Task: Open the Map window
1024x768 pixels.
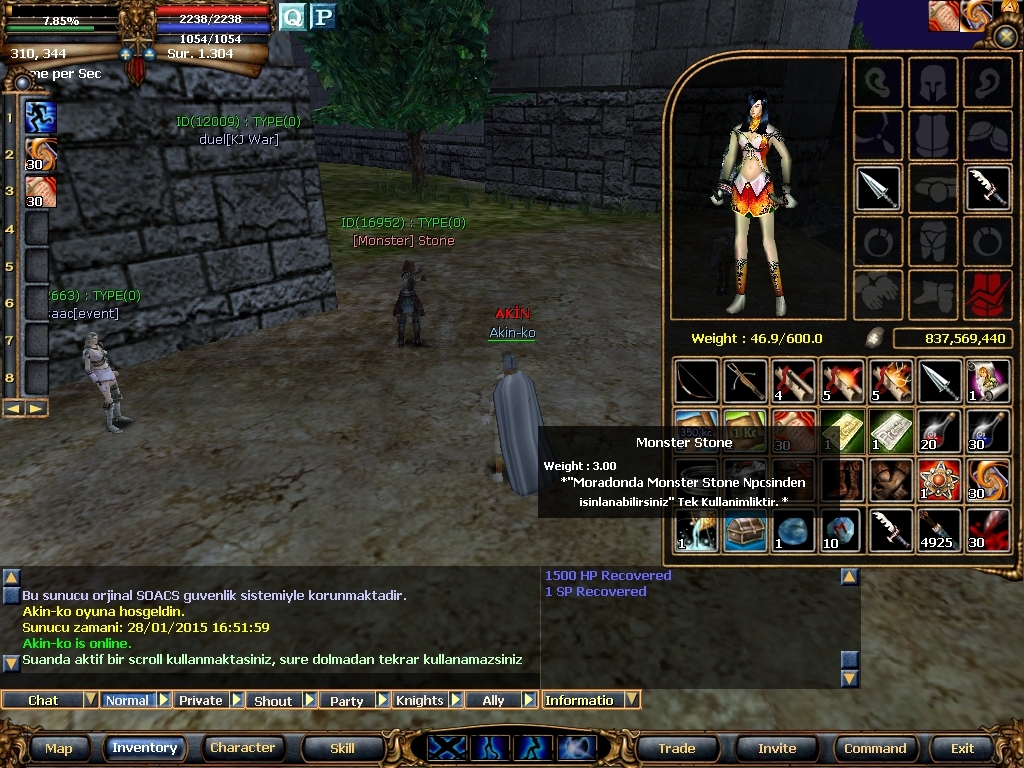Action: click(x=58, y=748)
